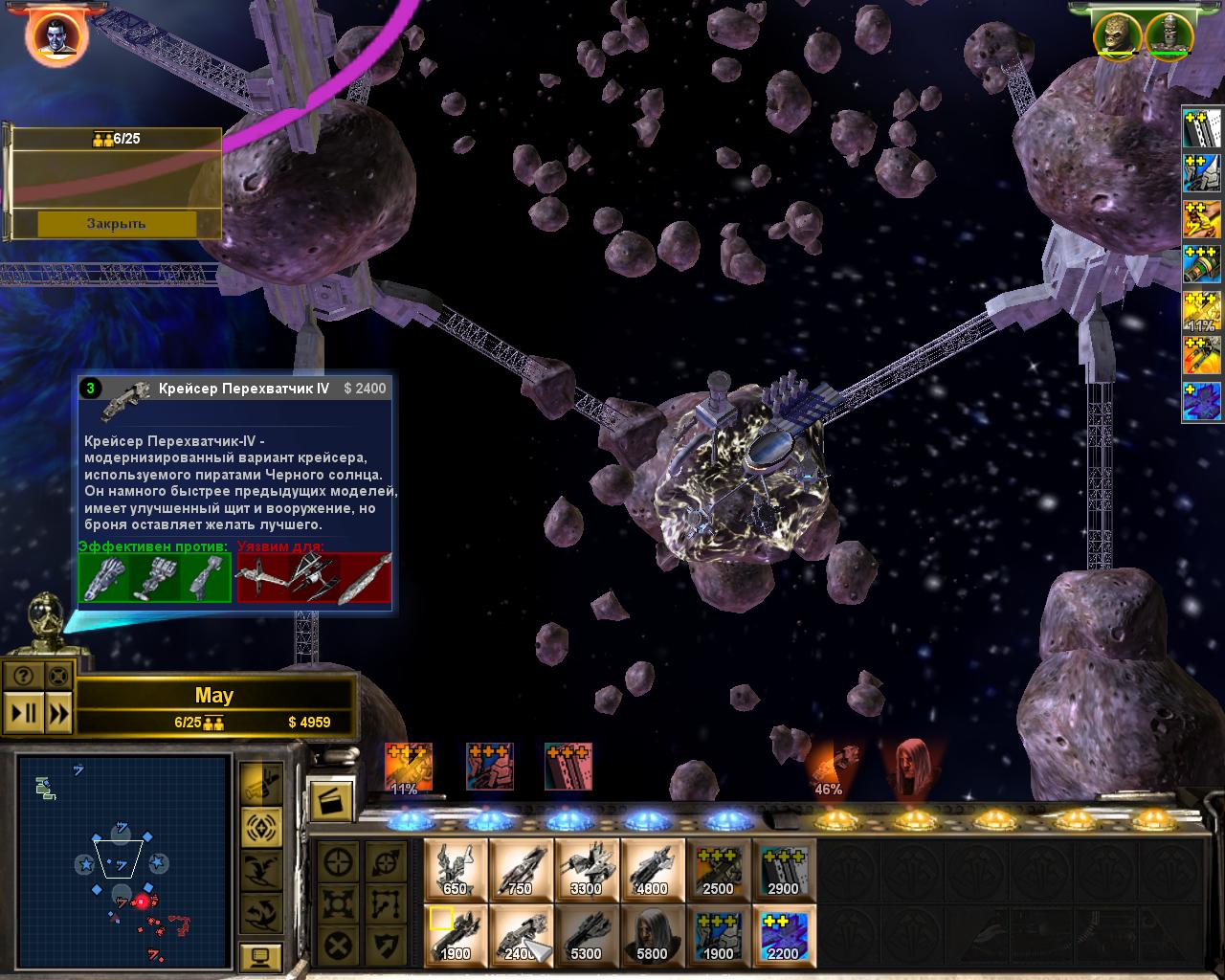Viewport: 1225px width, 980px height.
Task: Open the computer monitor menu button
Action: click(x=260, y=956)
